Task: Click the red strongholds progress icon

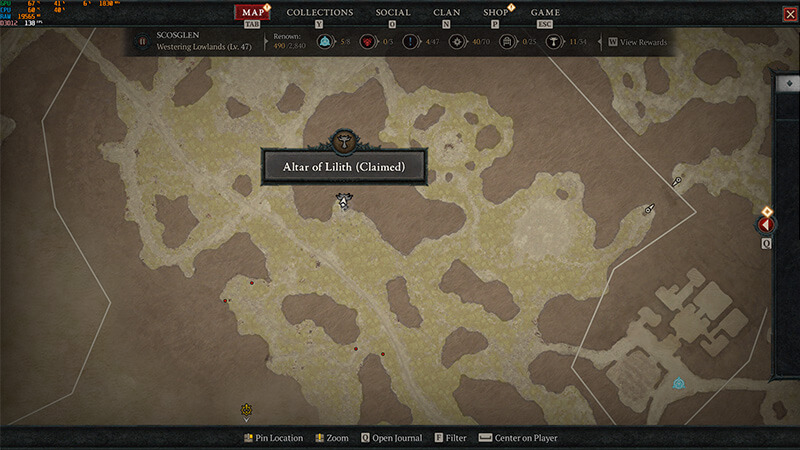Action: (367, 42)
